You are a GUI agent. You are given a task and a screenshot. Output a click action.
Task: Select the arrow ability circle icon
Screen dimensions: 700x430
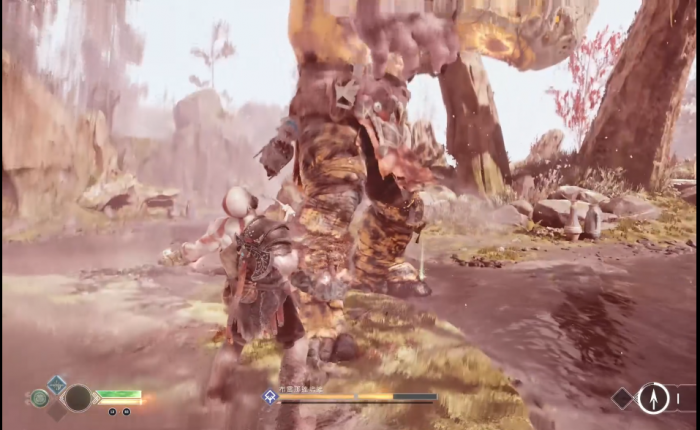coord(653,398)
